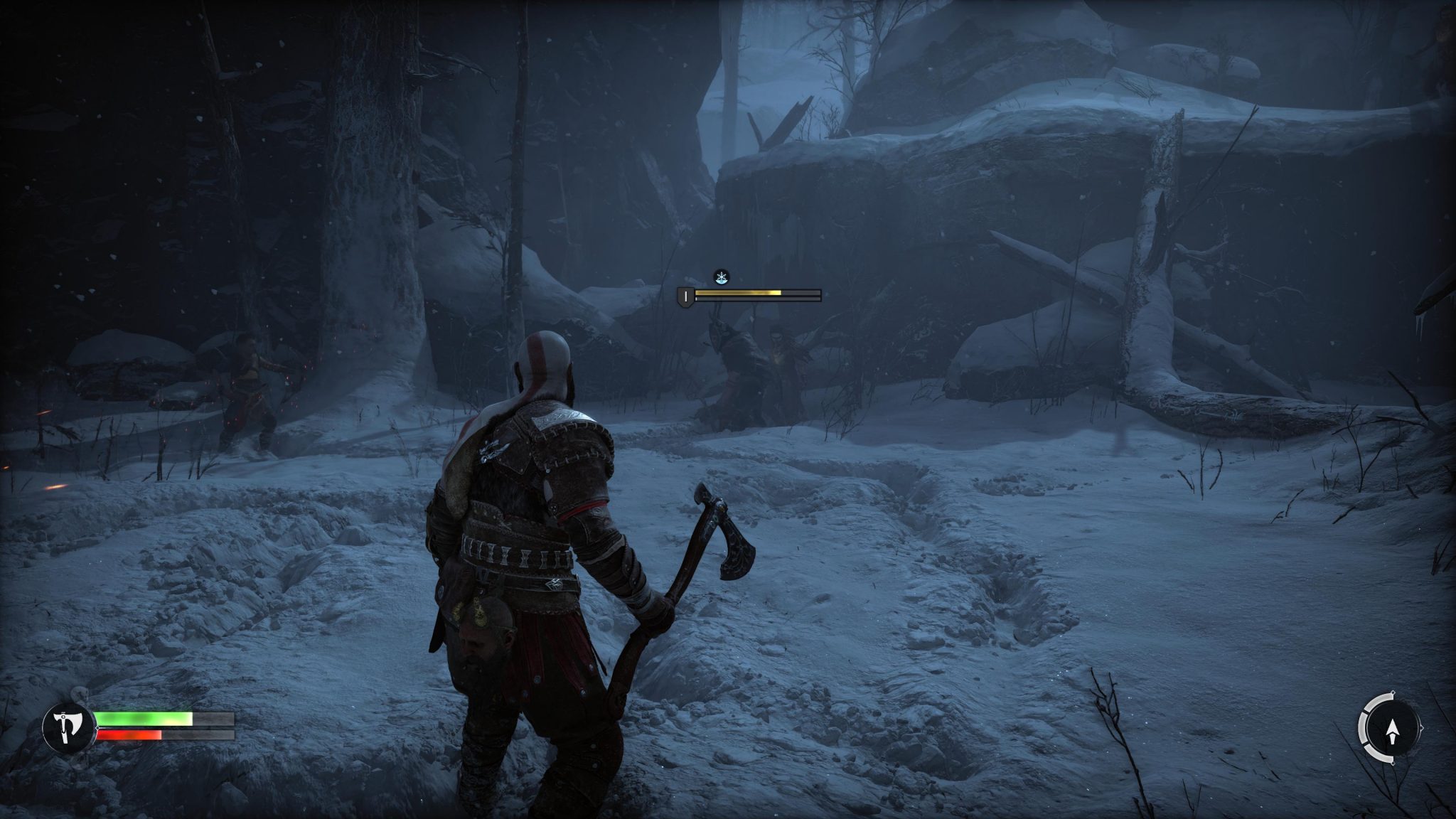
Task: Select the enemy stun bar tab
Action: 739,299
